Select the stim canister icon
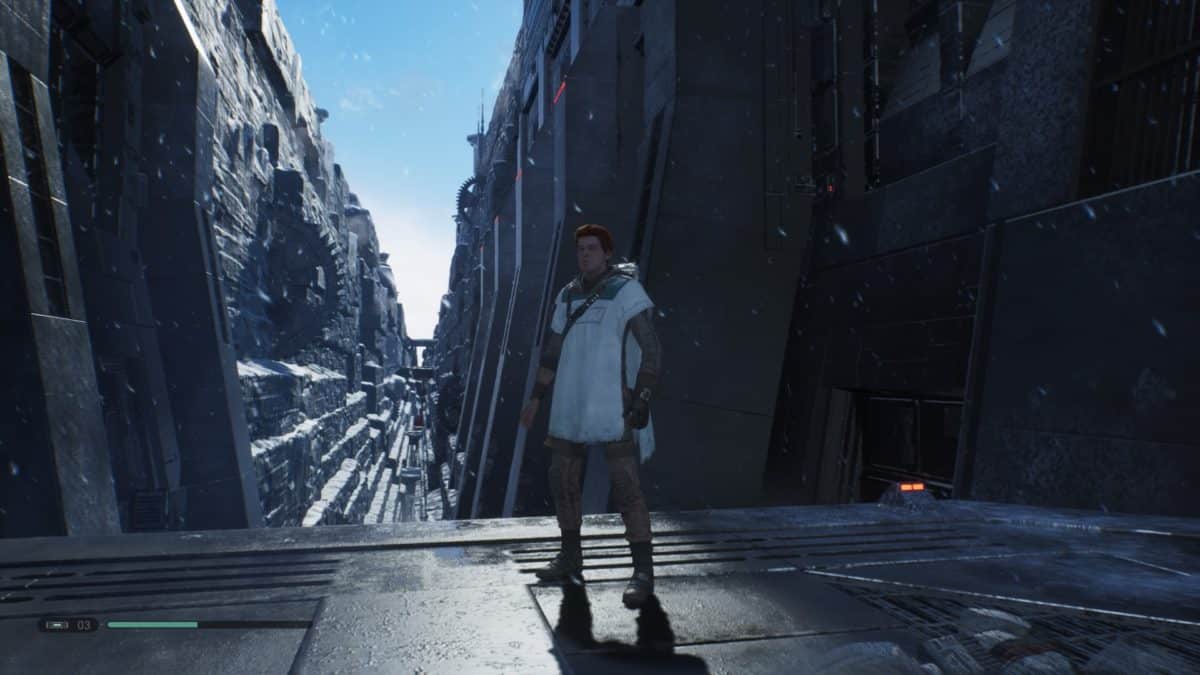Image resolution: width=1200 pixels, height=675 pixels. pyautogui.click(x=55, y=625)
